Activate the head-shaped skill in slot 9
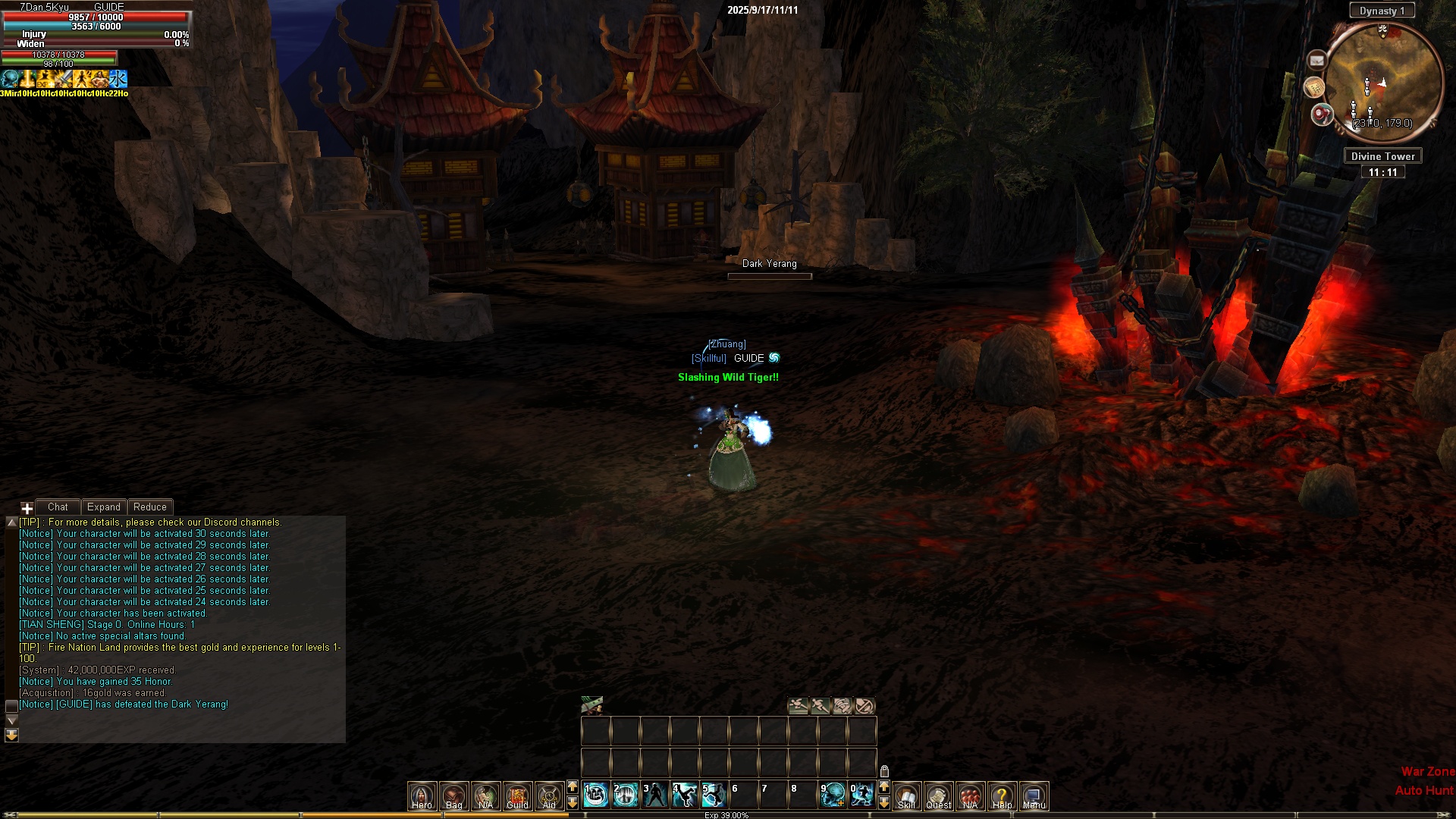Viewport: 1456px width, 819px height. [833, 795]
